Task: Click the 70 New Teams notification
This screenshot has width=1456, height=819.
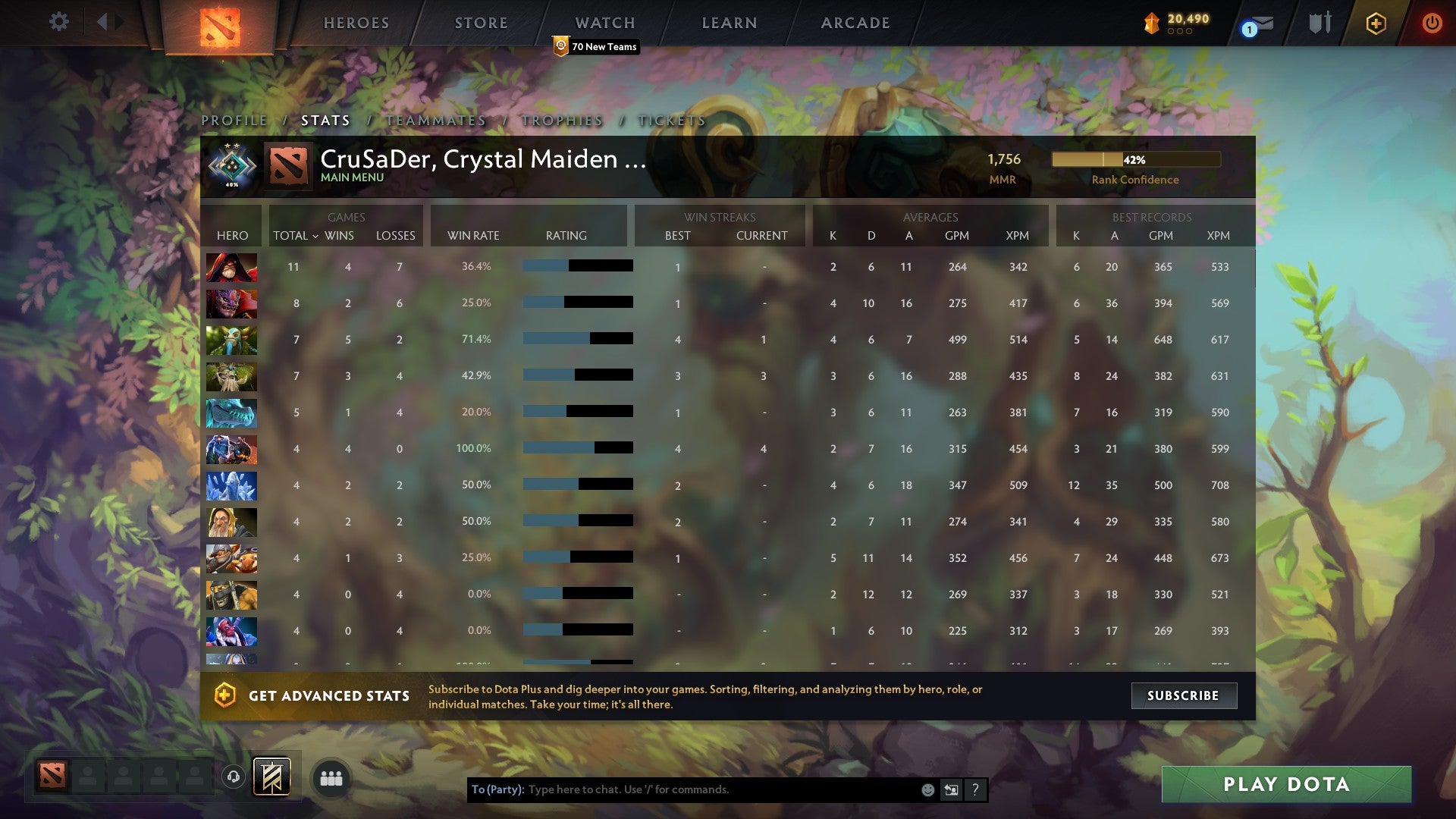Action: point(596,46)
